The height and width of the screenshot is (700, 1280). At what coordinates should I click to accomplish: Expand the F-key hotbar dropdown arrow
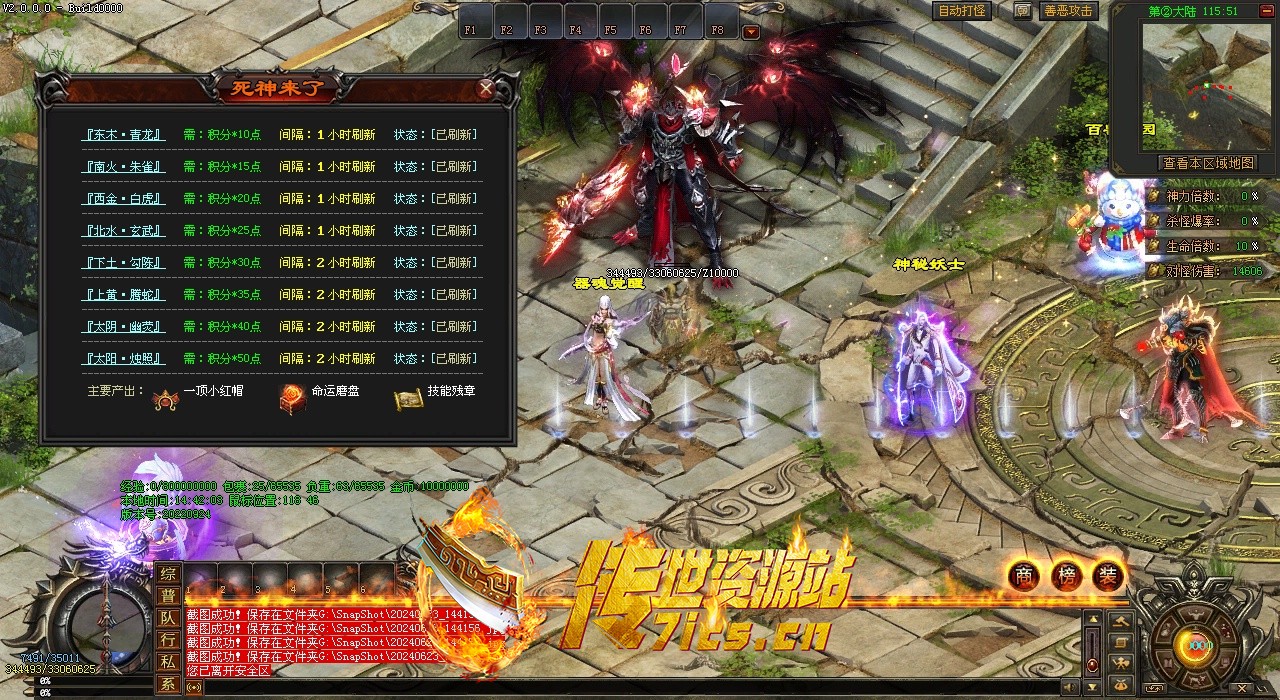coord(751,31)
